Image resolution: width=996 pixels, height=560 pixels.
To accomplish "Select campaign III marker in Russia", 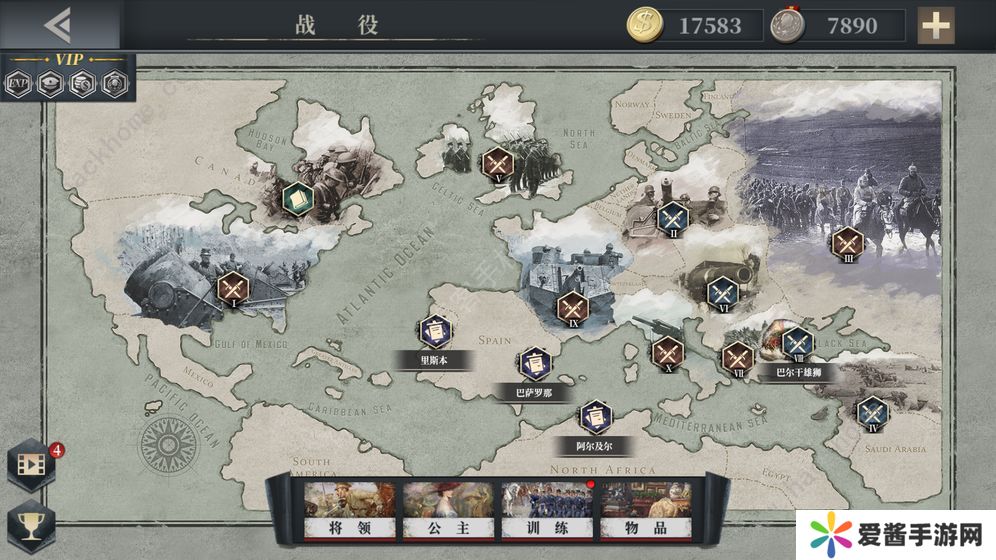I will point(847,242).
